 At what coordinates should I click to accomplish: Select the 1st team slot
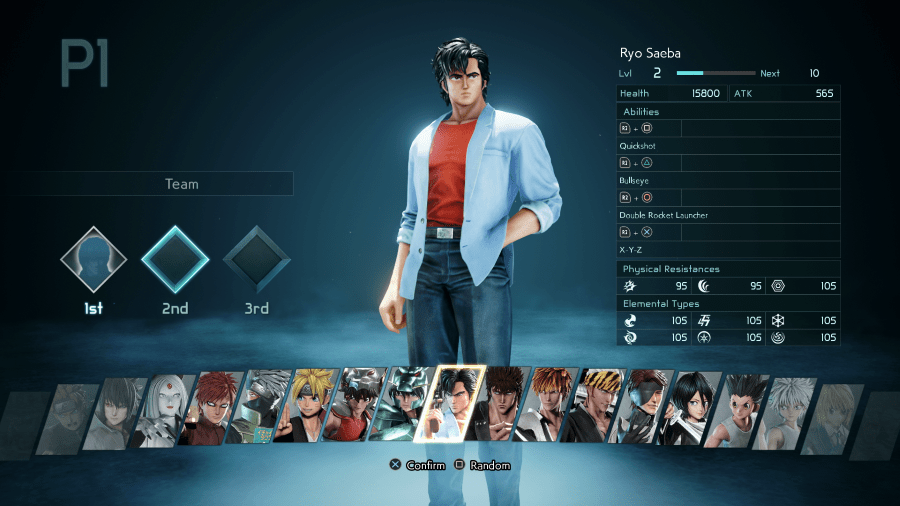click(x=93, y=259)
